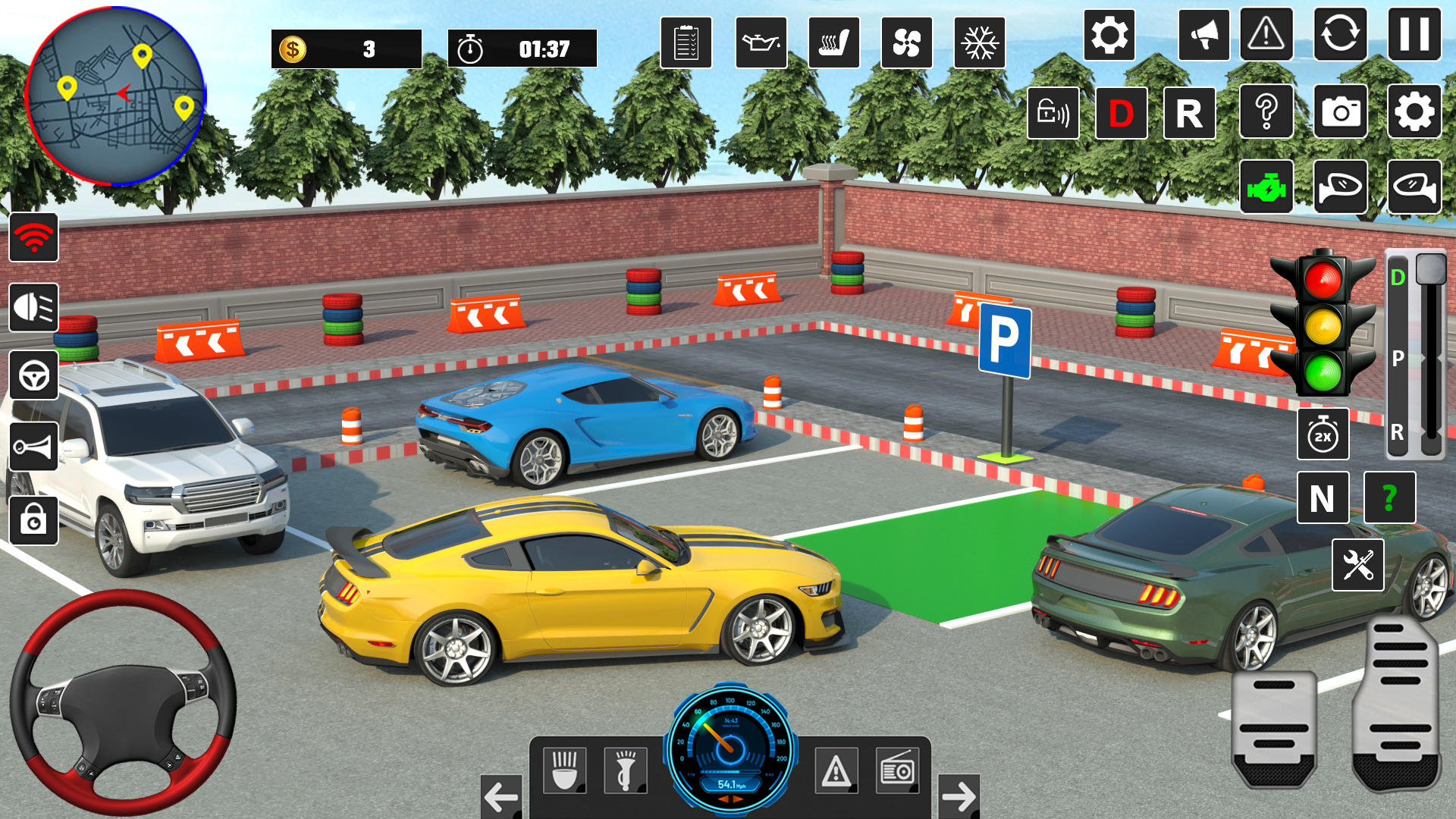The image size is (1456, 819).
Task: Activate the 2x stopwatch speed boost
Action: (1323, 435)
